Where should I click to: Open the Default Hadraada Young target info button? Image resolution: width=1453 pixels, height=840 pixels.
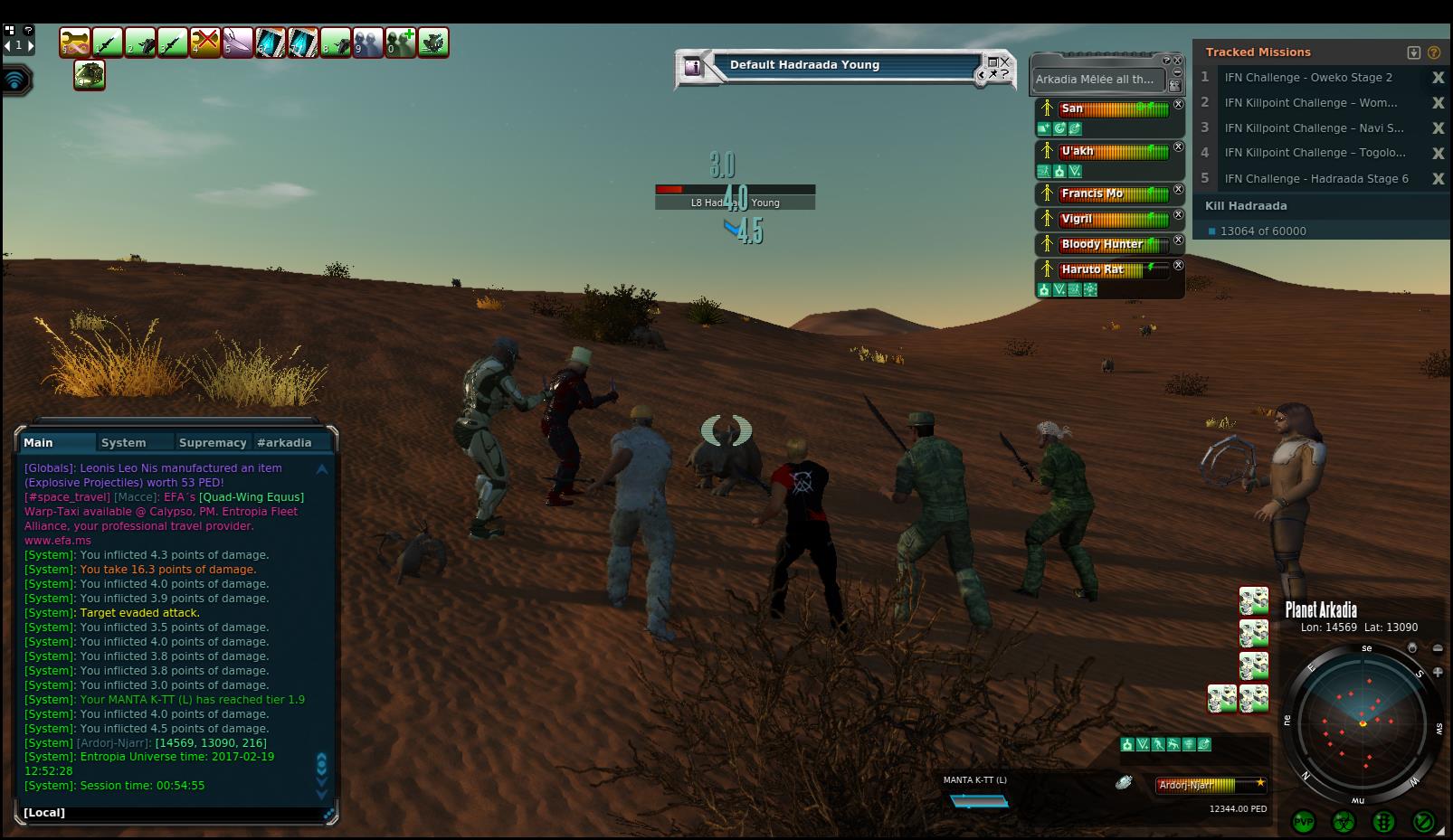[x=693, y=66]
